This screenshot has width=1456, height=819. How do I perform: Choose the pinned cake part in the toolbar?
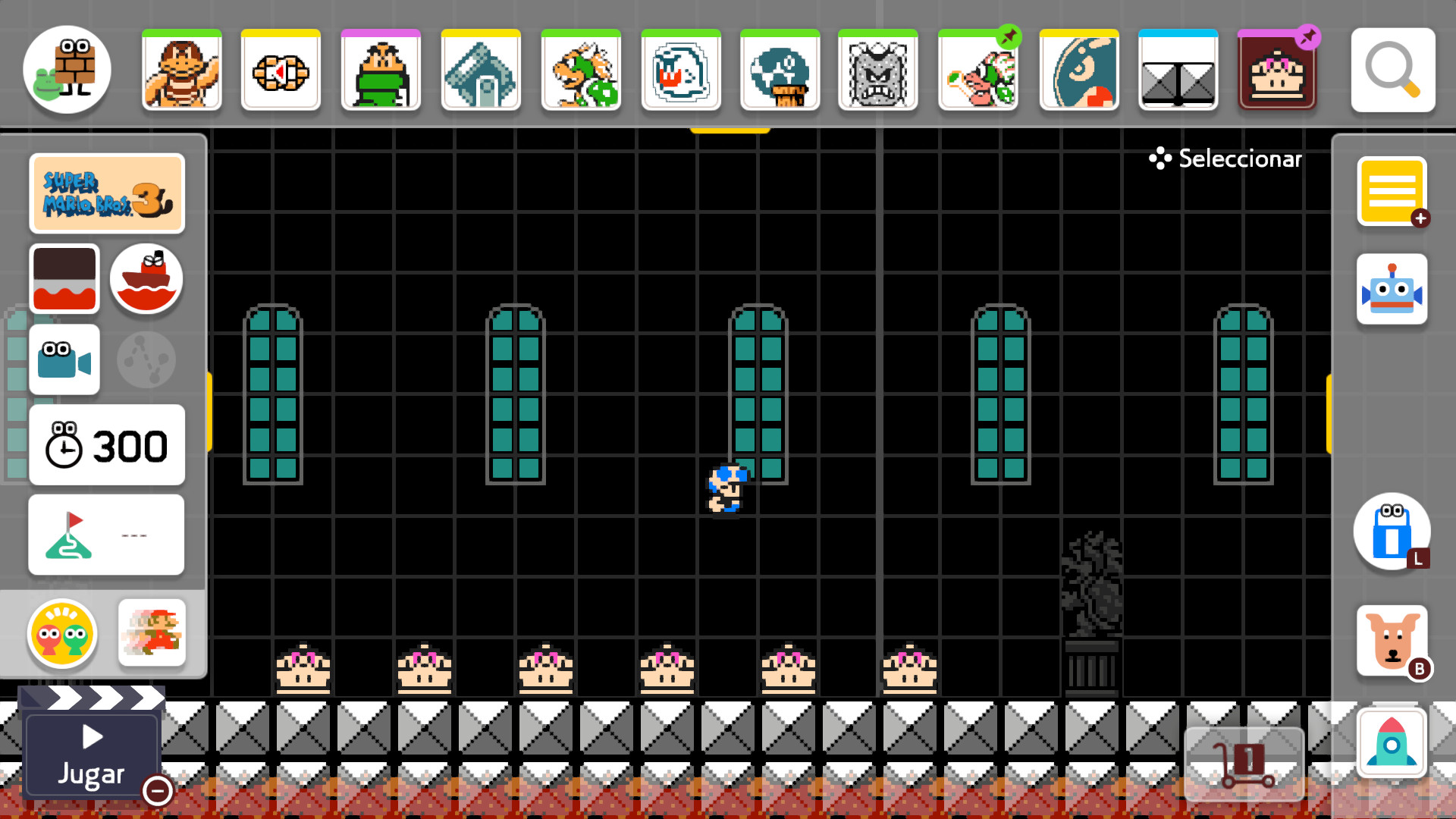1278,71
